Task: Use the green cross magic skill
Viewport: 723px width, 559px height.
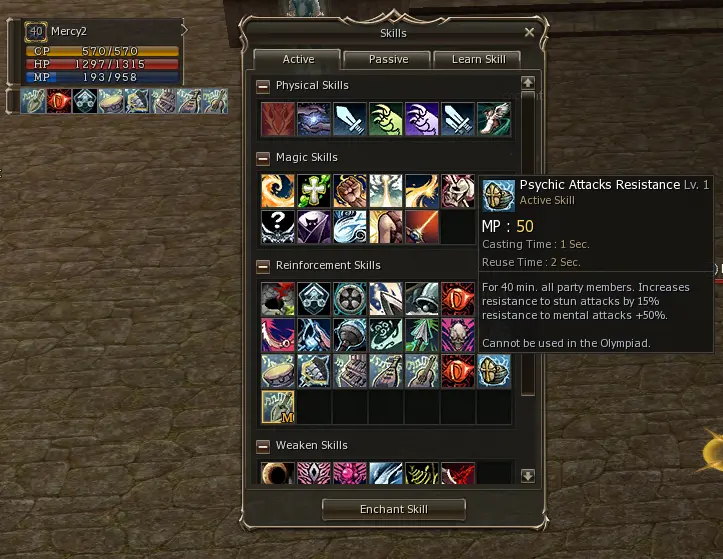Action: 314,191
